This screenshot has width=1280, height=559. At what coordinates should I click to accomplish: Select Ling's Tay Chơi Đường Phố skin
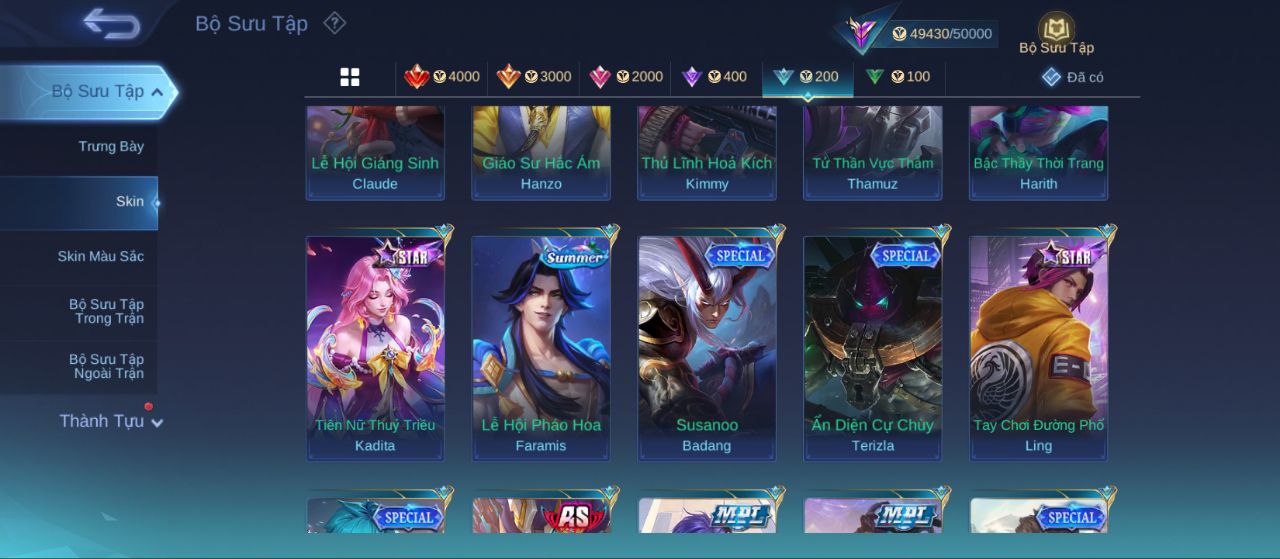1039,348
